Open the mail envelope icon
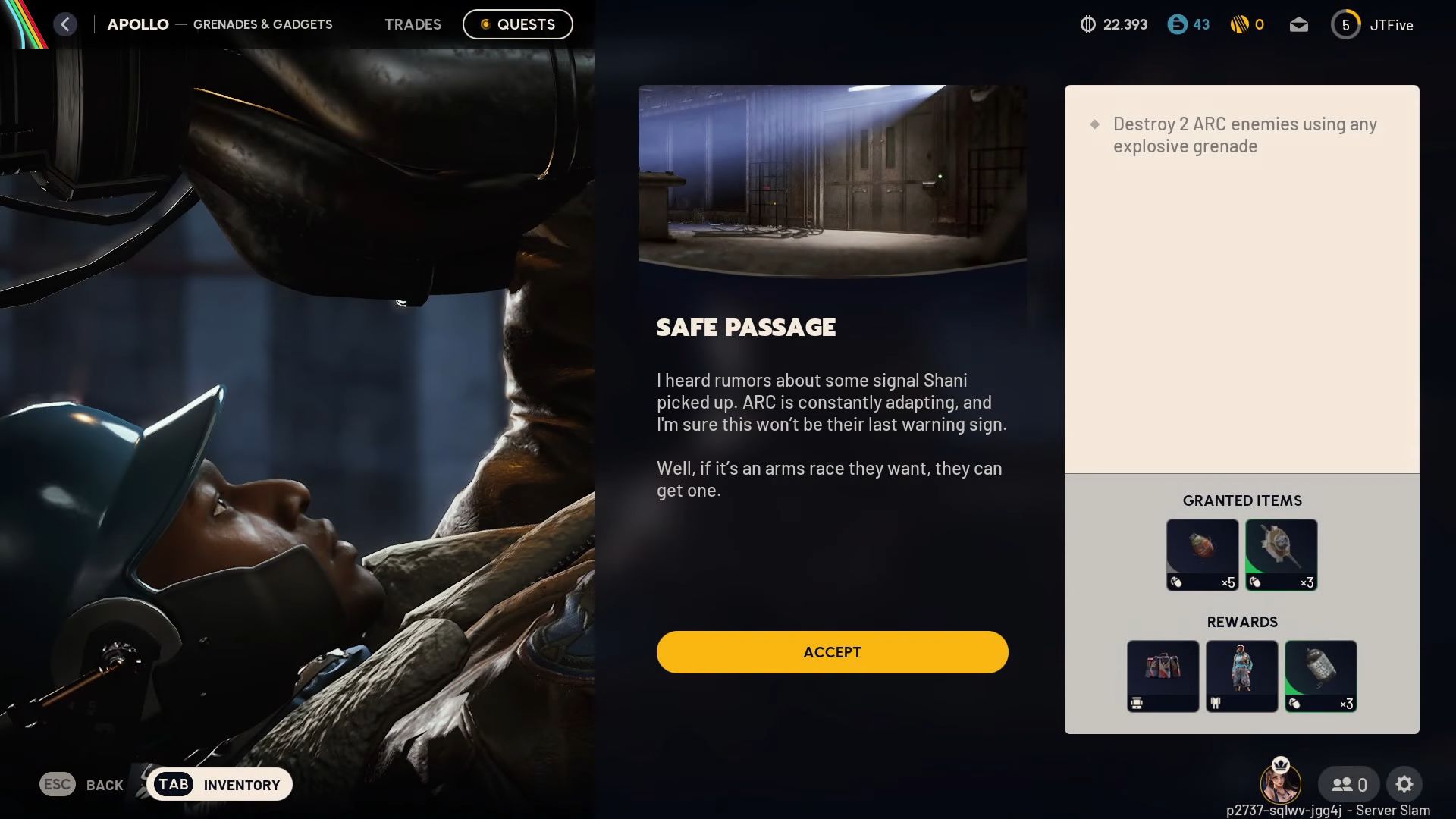 point(1298,24)
